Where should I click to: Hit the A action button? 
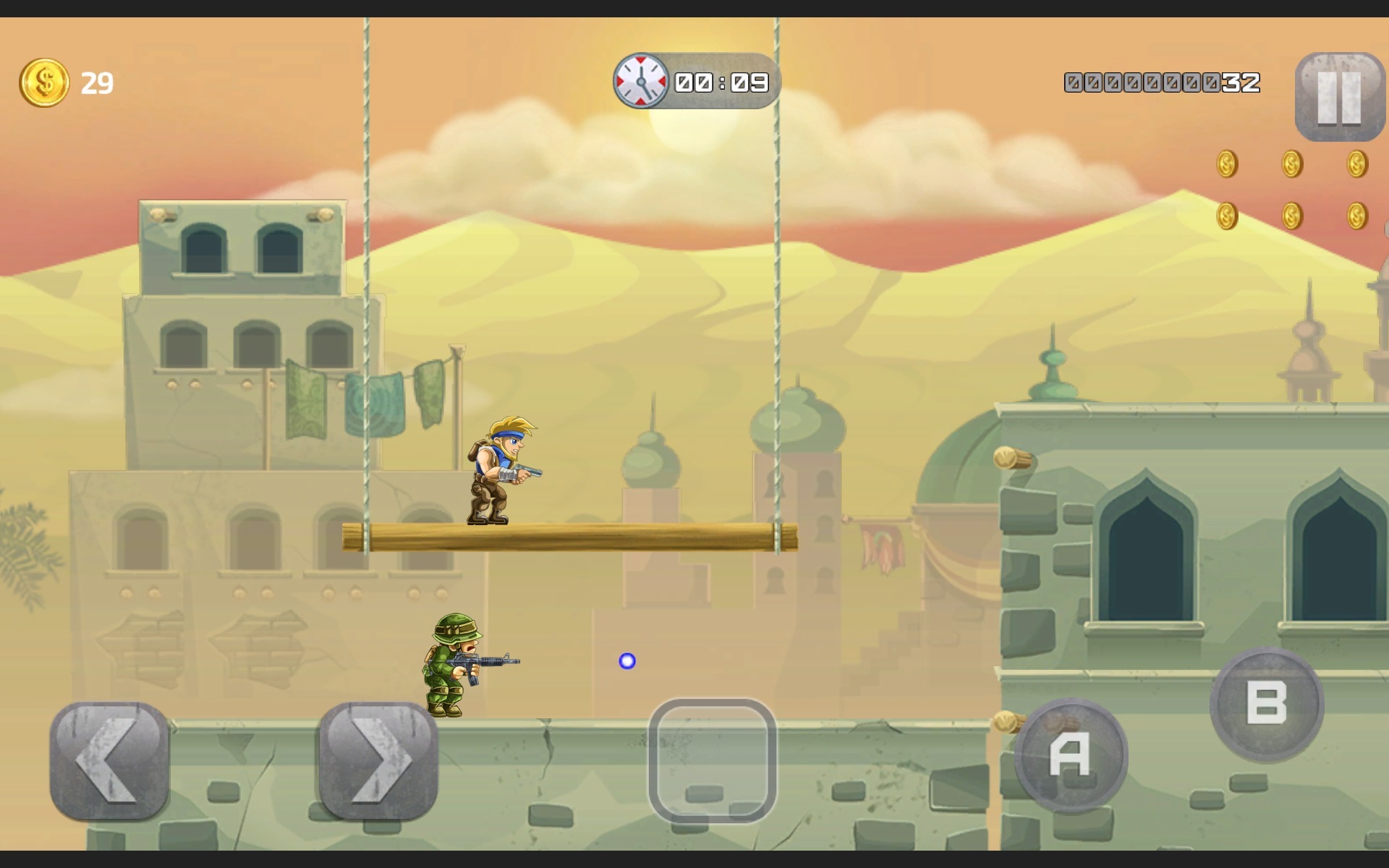point(1071,756)
